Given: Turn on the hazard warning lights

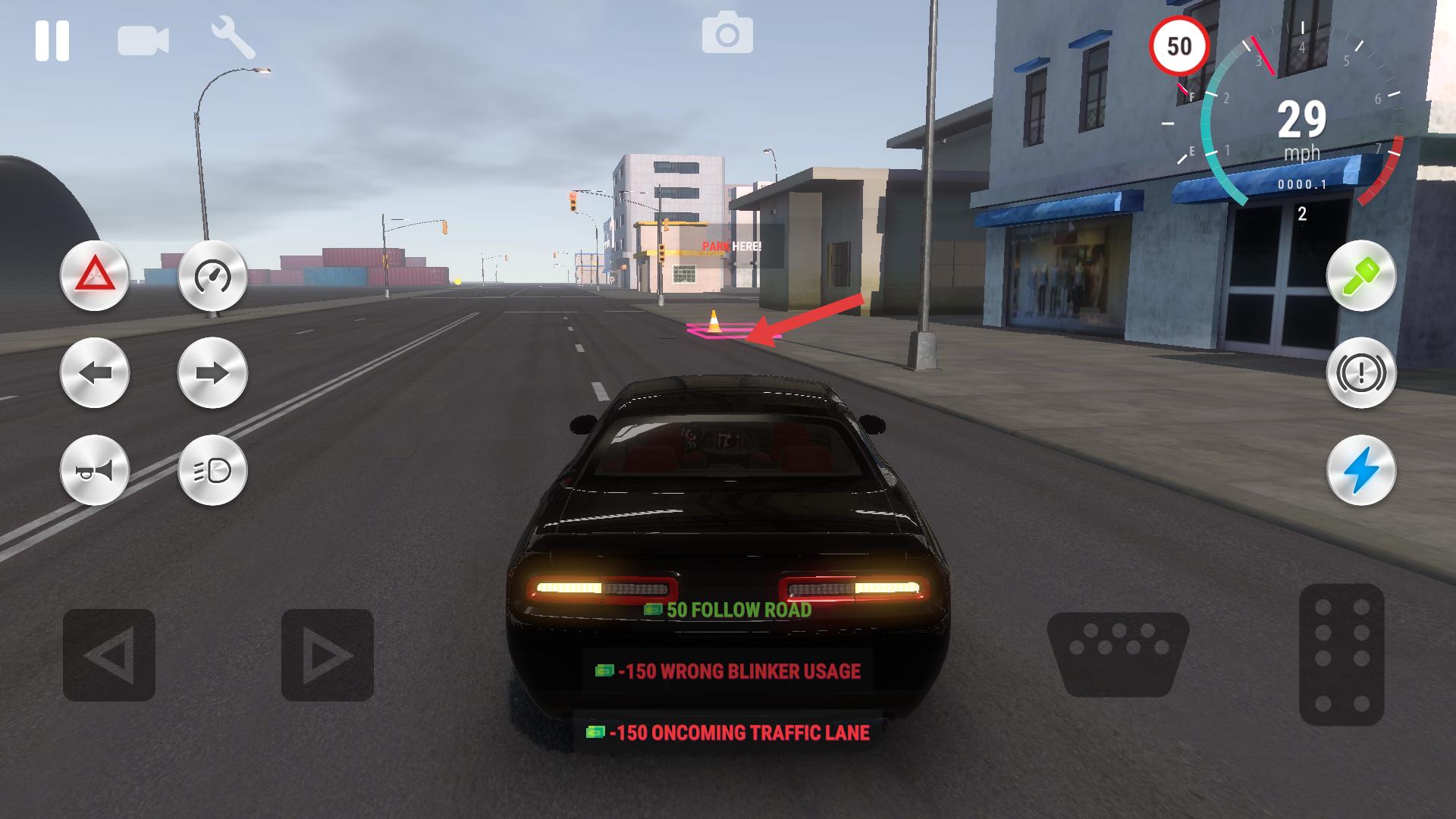Looking at the screenshot, I should 95,275.
